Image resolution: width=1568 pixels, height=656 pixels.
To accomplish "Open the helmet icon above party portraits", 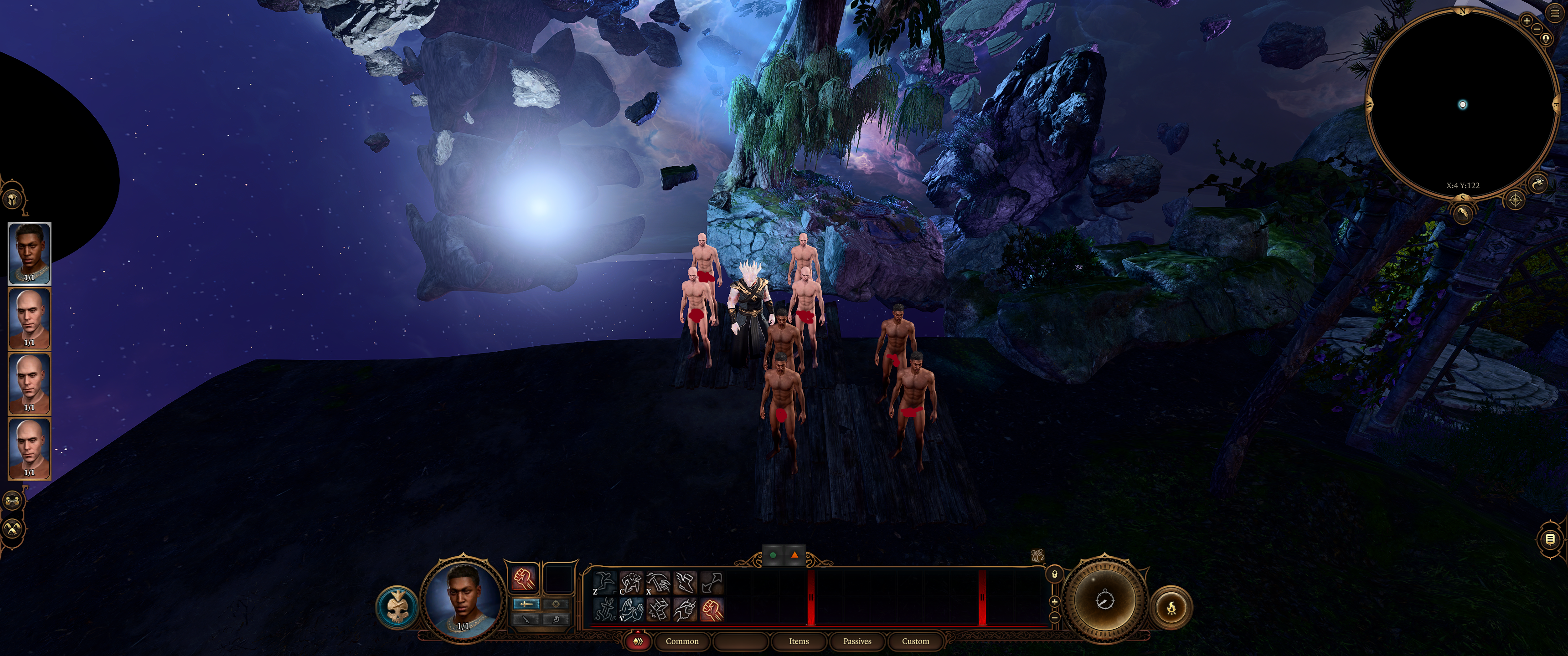I will click(x=13, y=199).
